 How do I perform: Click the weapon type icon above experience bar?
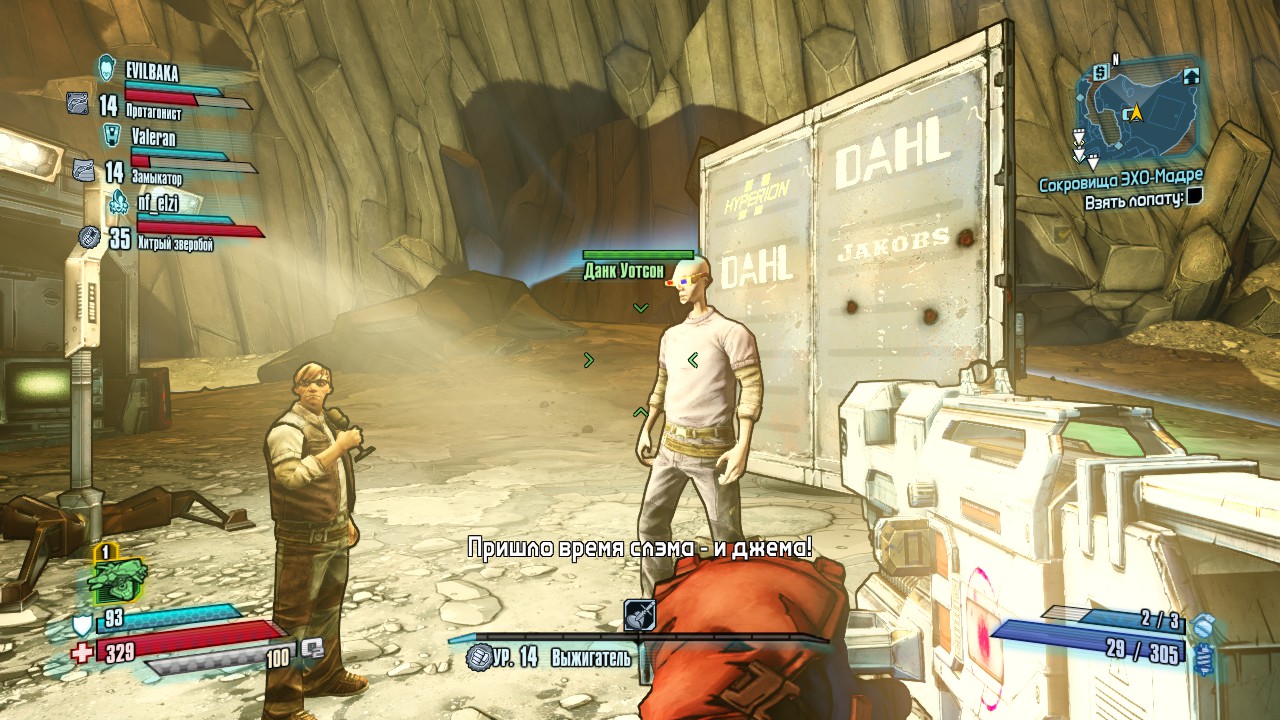coord(639,615)
